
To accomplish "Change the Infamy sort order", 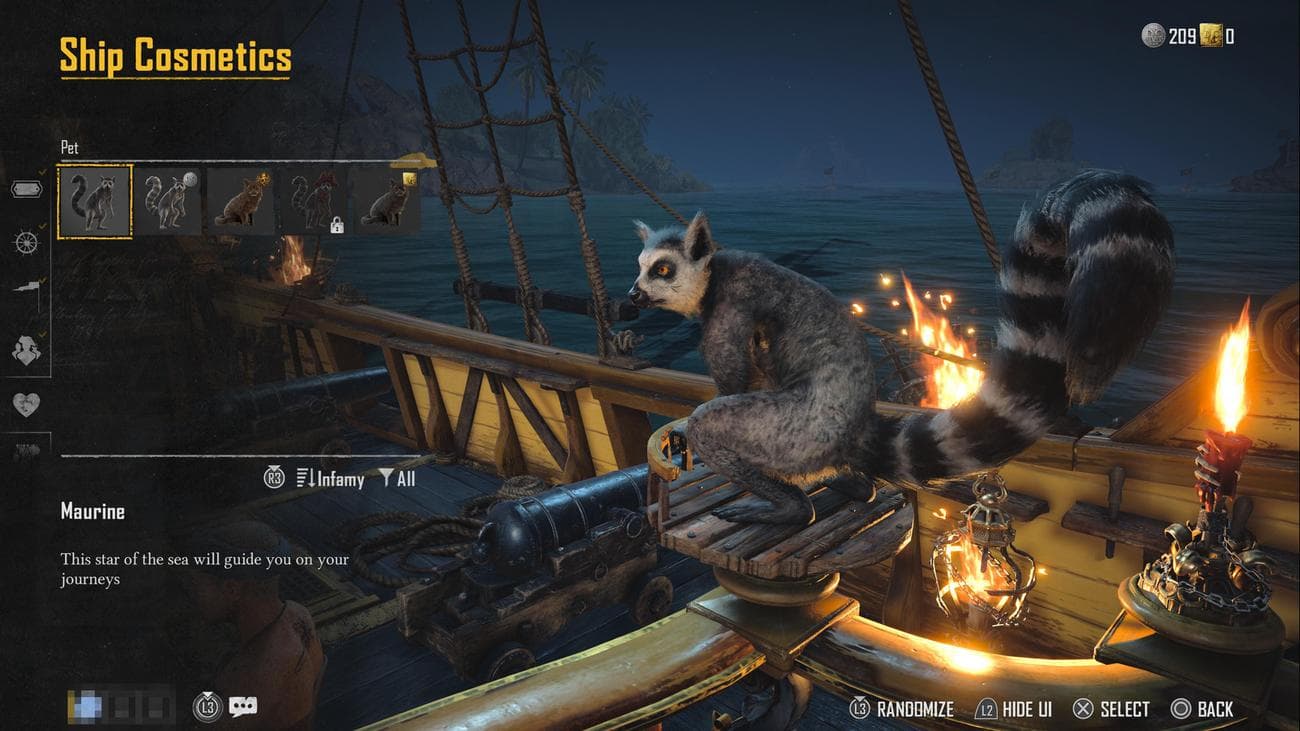I will pos(330,479).
